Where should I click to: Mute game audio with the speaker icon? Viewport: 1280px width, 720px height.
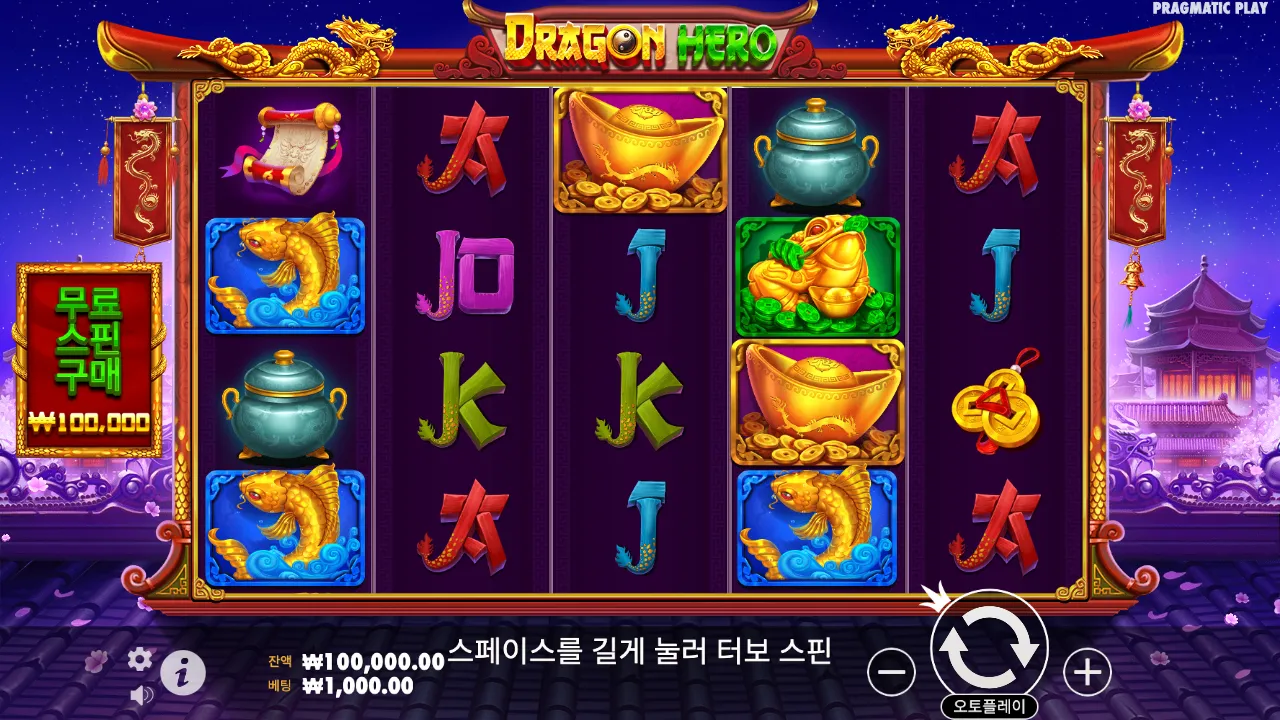[139, 697]
